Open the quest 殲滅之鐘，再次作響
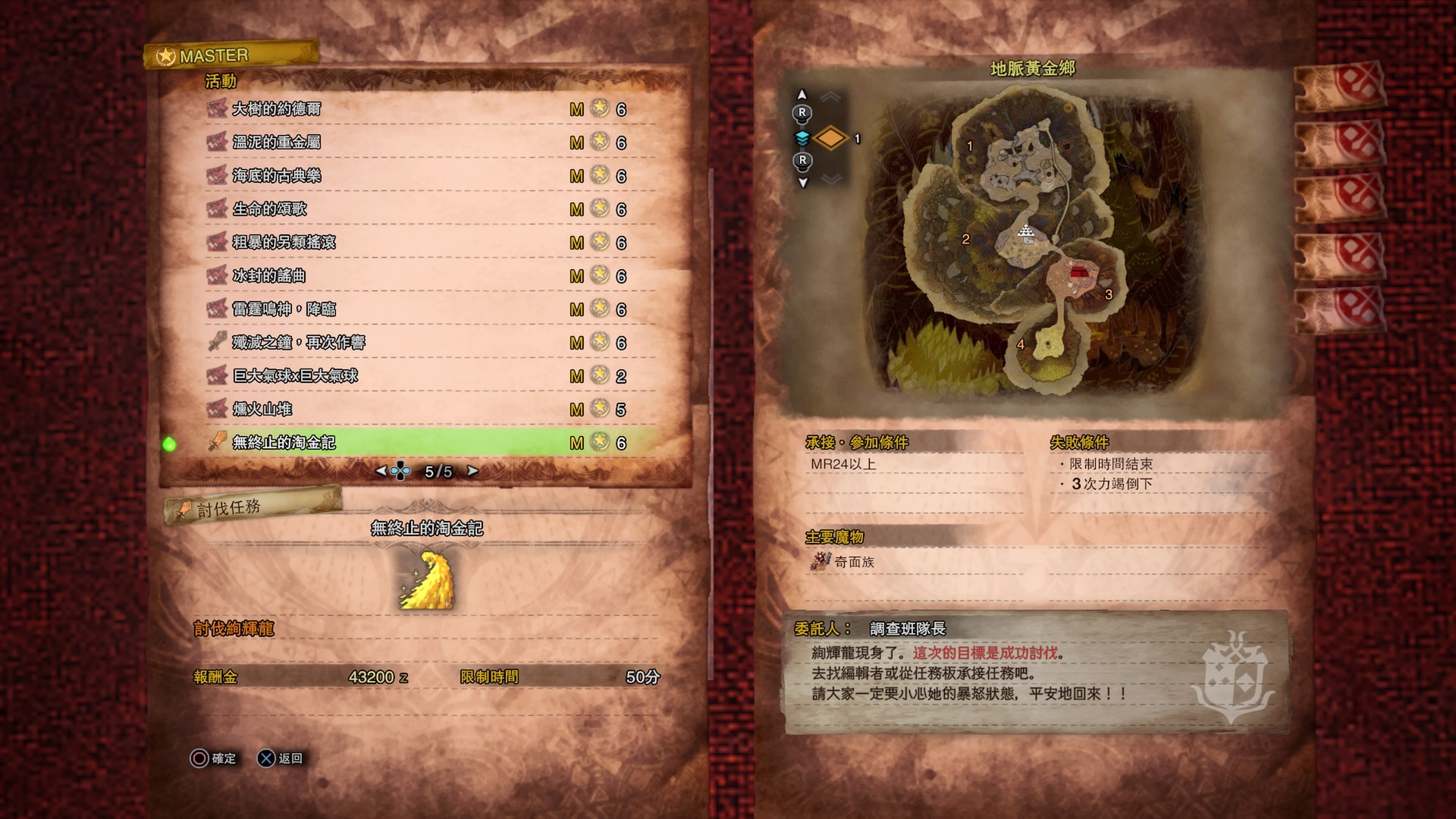The width and height of the screenshot is (1456, 819). pos(299,343)
